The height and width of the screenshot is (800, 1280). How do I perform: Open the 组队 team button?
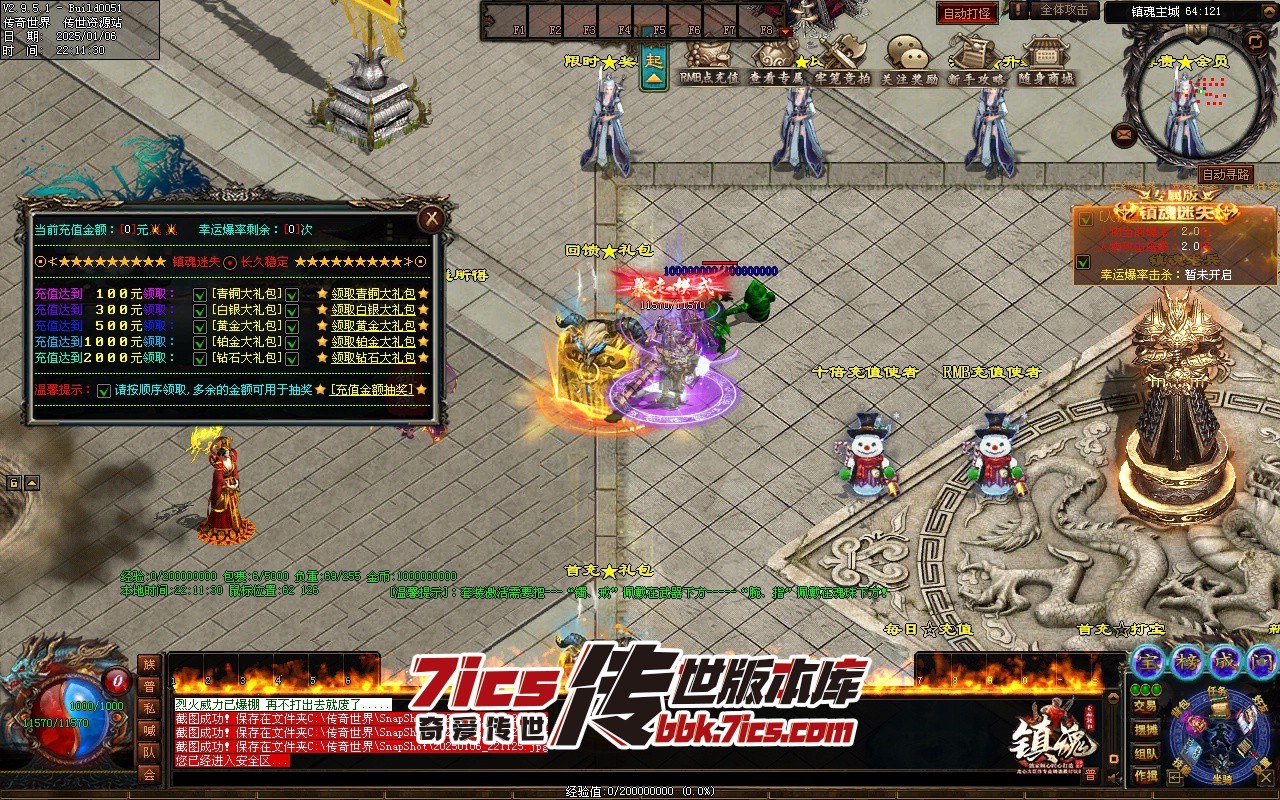pyautogui.click(x=1146, y=753)
